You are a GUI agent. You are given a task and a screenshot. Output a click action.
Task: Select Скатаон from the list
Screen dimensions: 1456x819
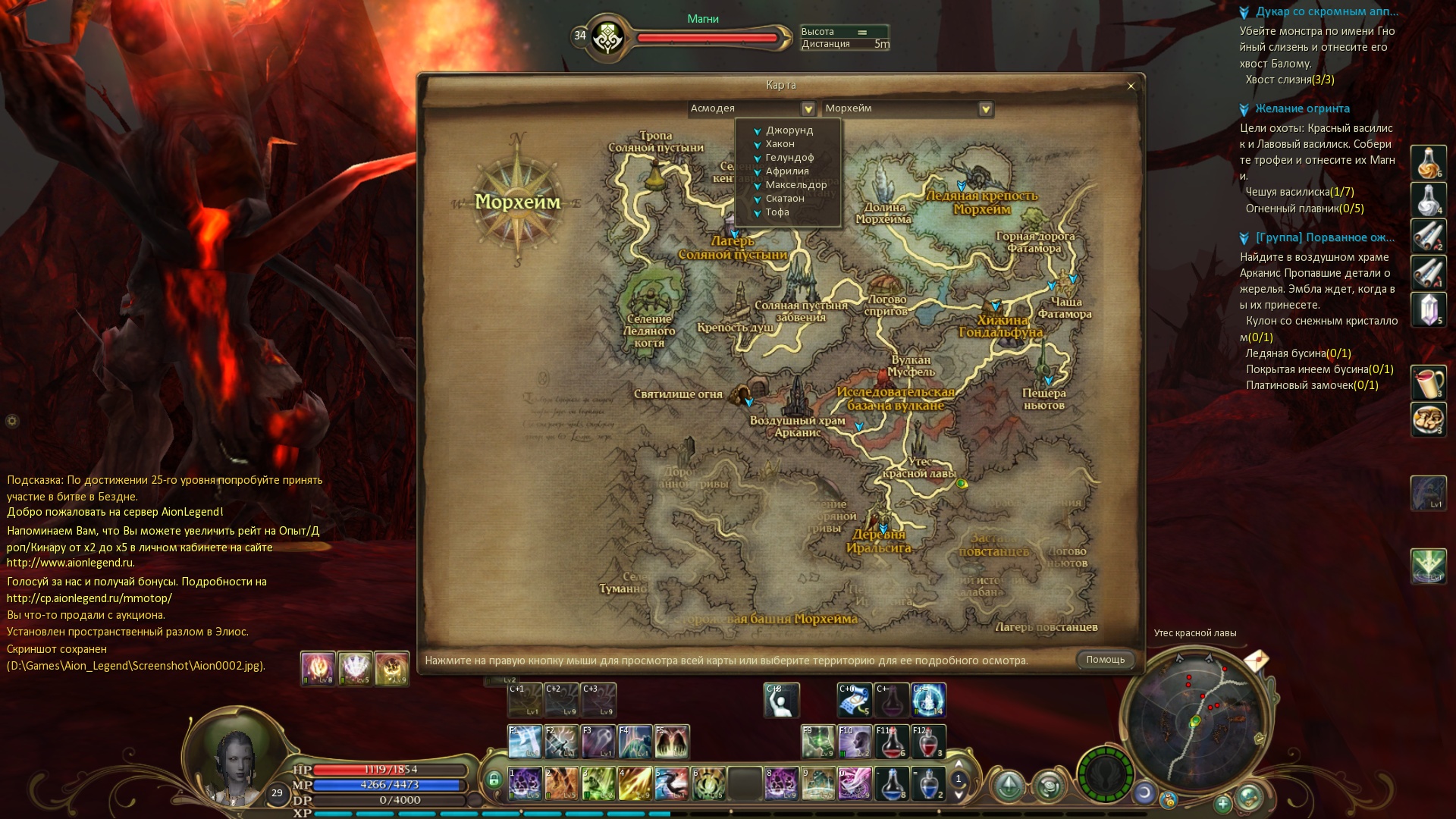(784, 199)
